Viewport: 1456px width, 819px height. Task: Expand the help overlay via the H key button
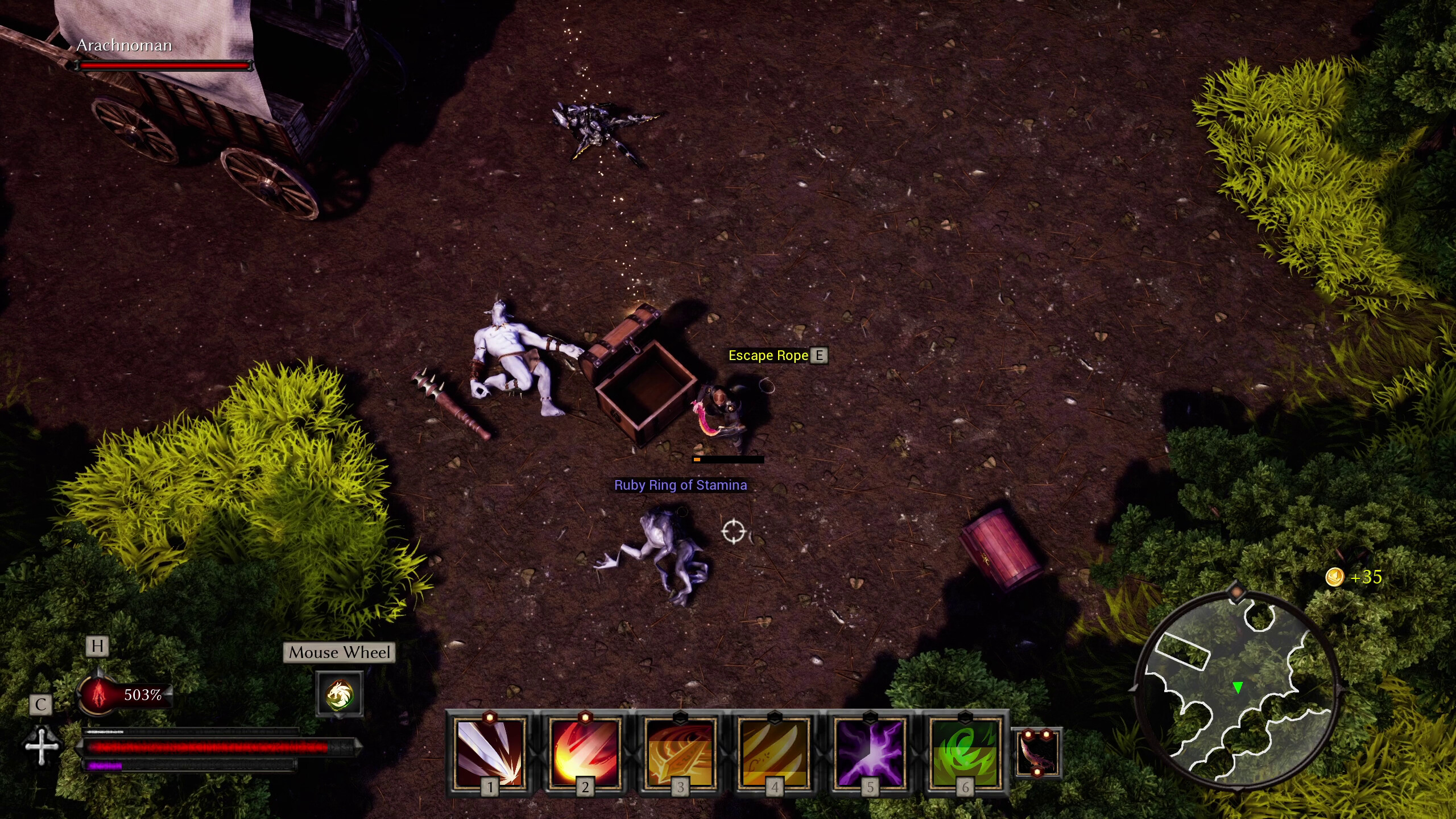(98, 646)
